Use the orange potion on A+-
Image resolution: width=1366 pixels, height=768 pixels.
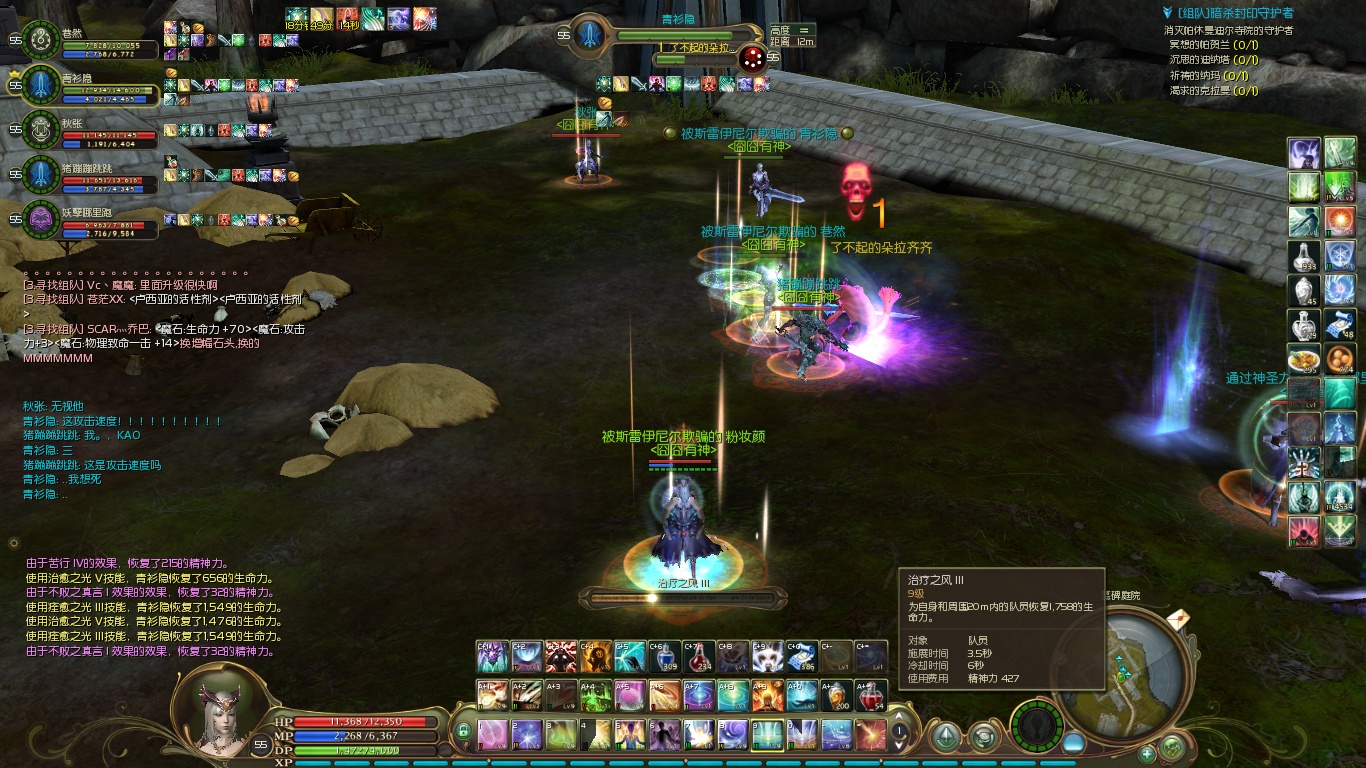click(836, 695)
